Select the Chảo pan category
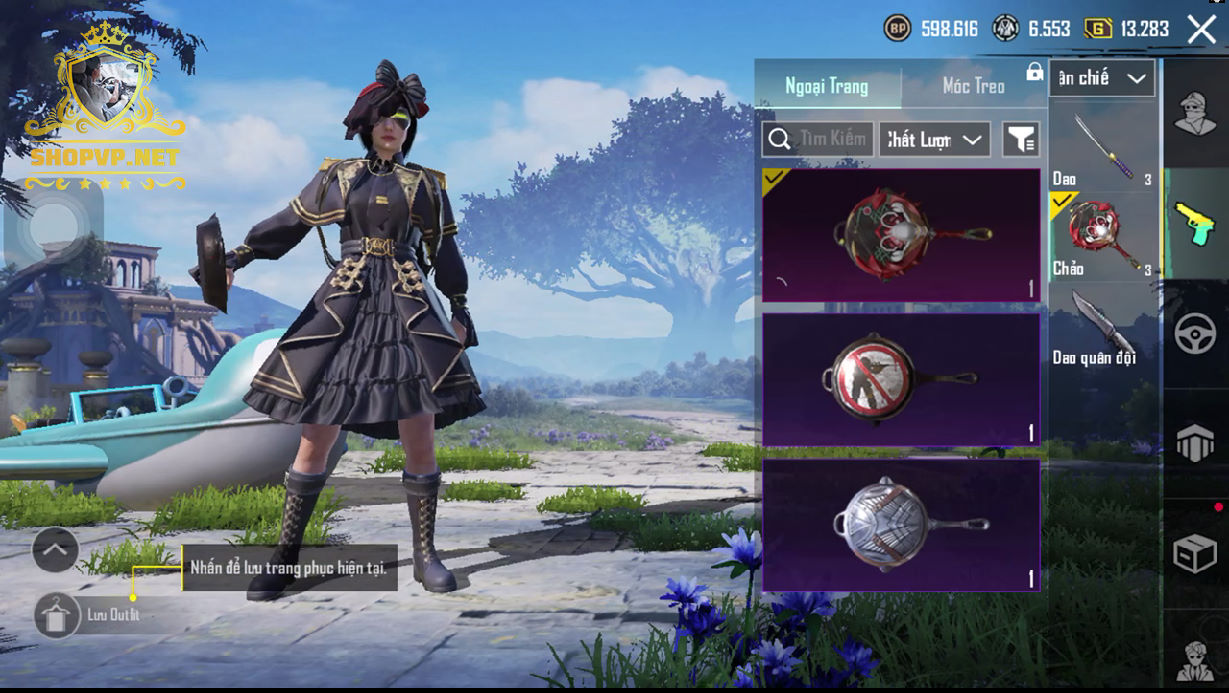 [x=1103, y=237]
